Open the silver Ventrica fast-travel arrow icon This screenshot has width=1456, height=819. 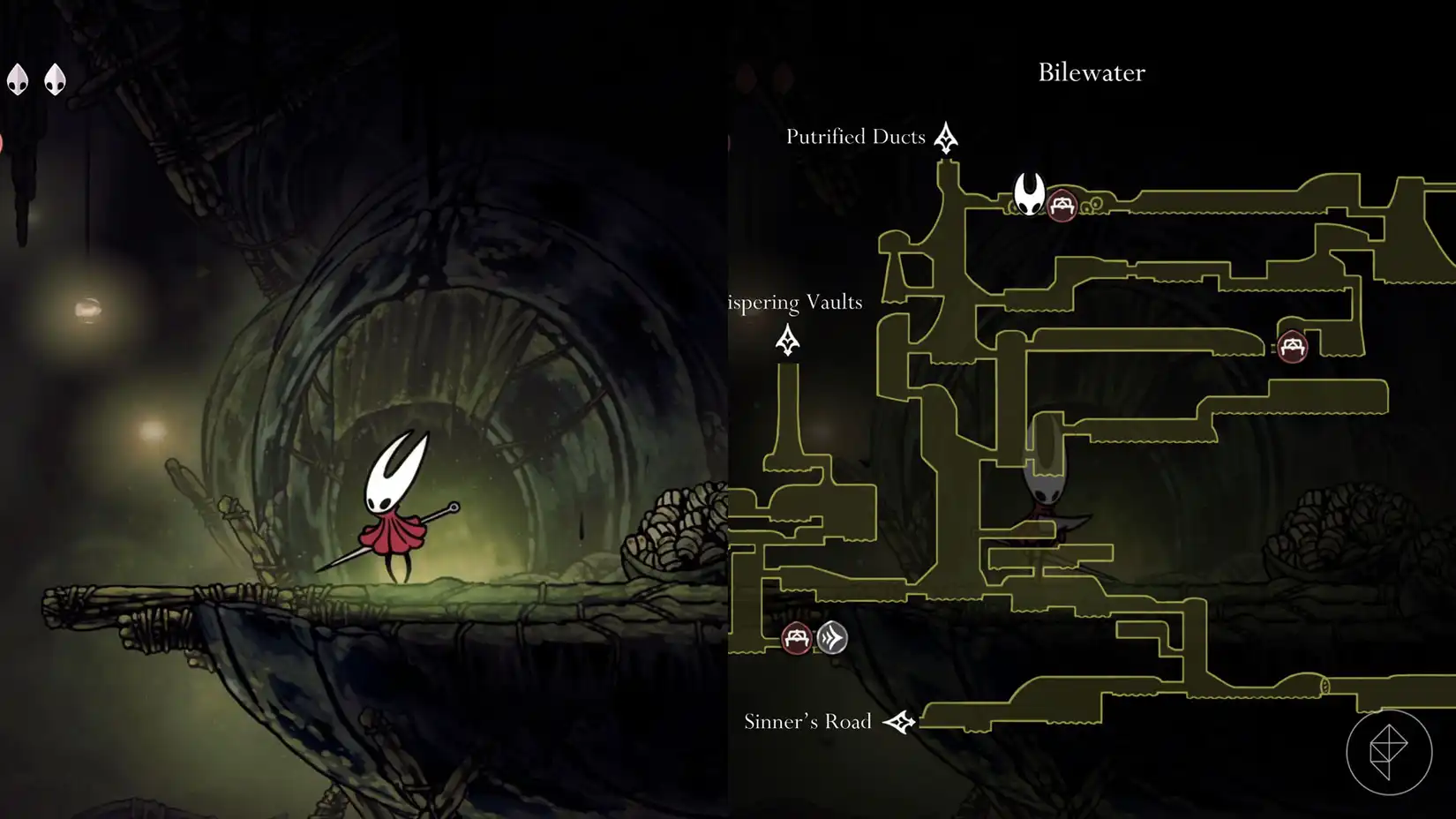click(833, 637)
